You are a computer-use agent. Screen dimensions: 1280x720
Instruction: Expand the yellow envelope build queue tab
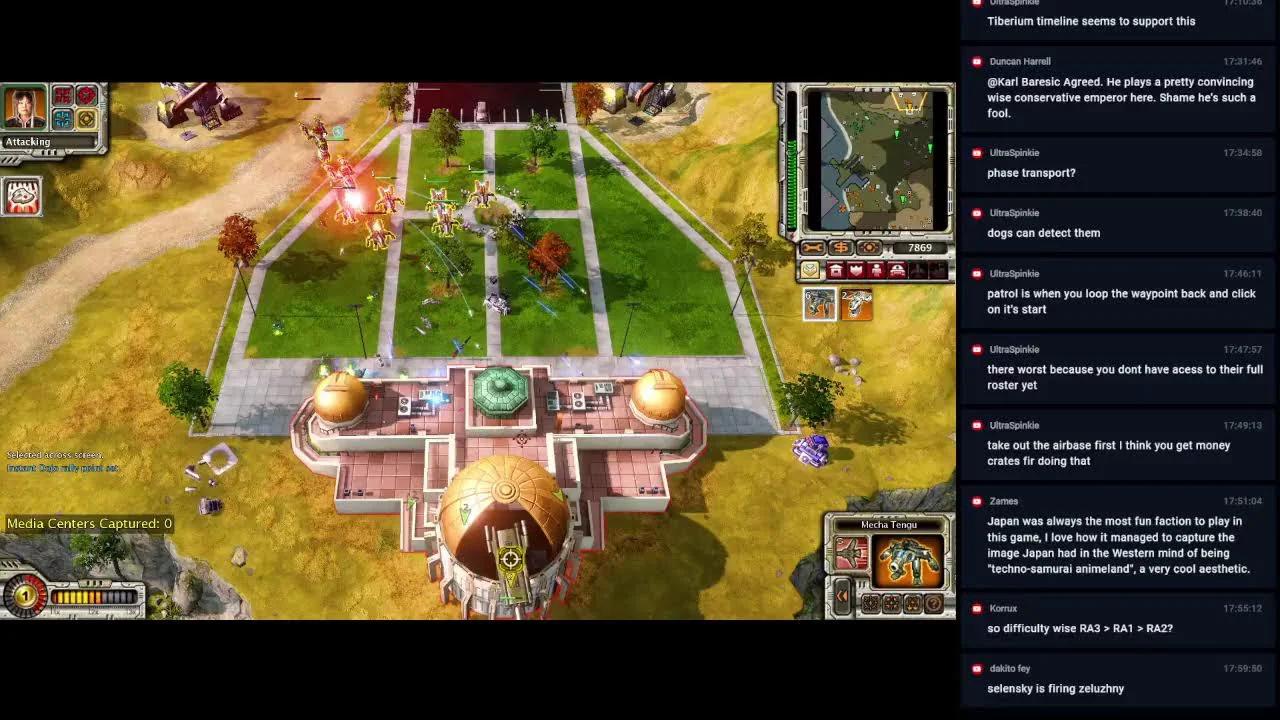click(x=810, y=270)
